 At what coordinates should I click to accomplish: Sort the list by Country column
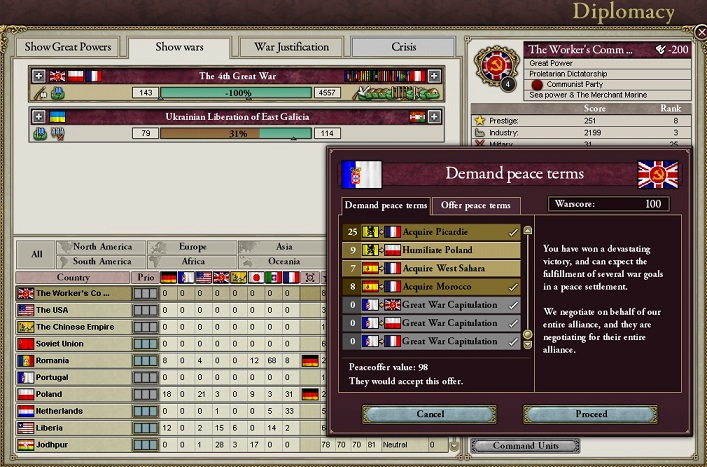pos(73,277)
